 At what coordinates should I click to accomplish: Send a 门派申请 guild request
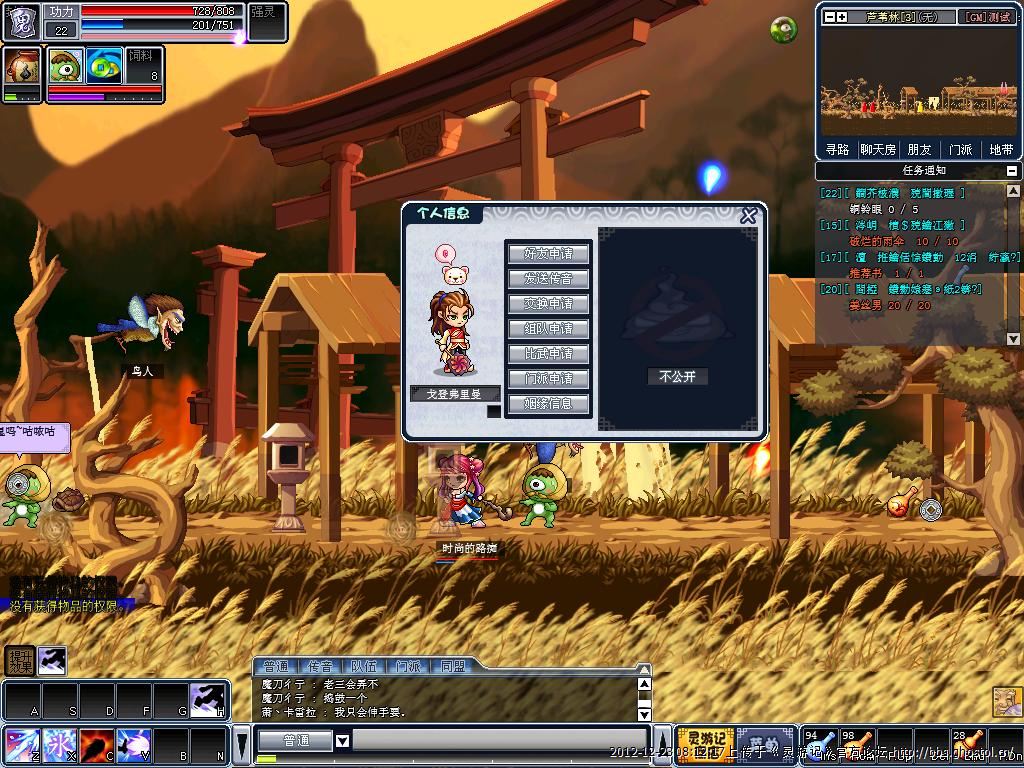pyautogui.click(x=548, y=378)
